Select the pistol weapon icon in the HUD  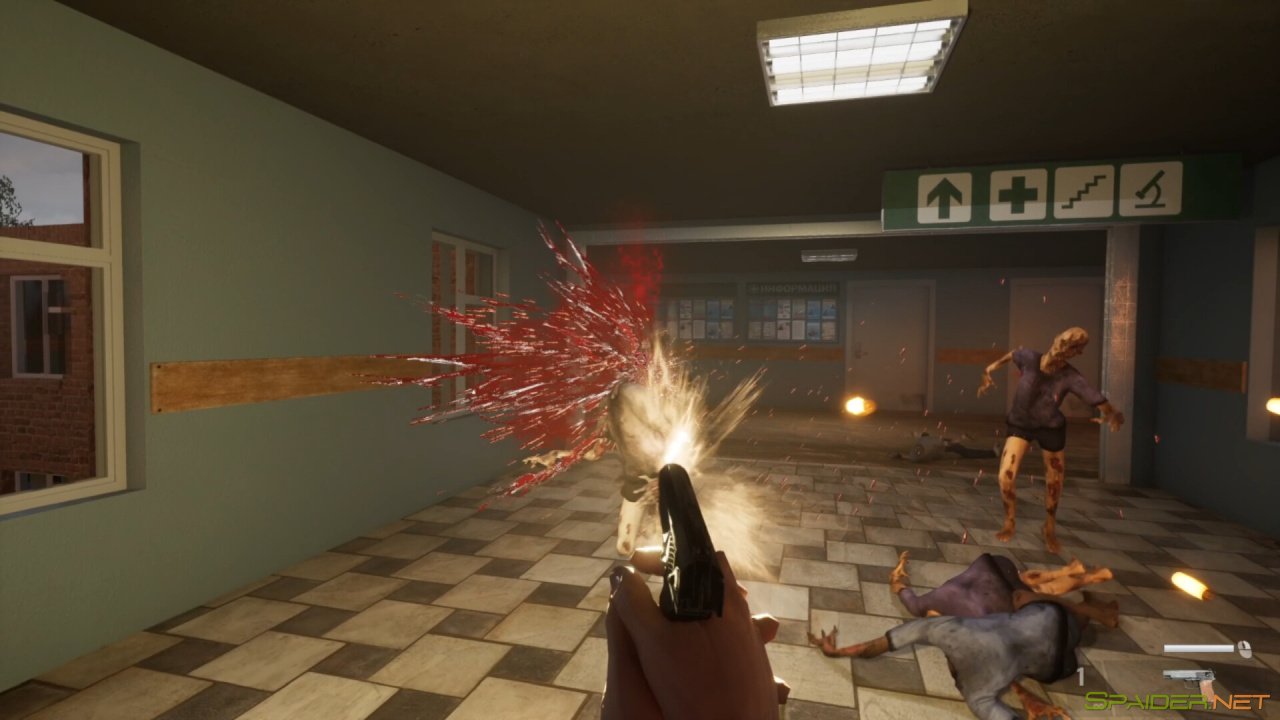pos(1189,676)
